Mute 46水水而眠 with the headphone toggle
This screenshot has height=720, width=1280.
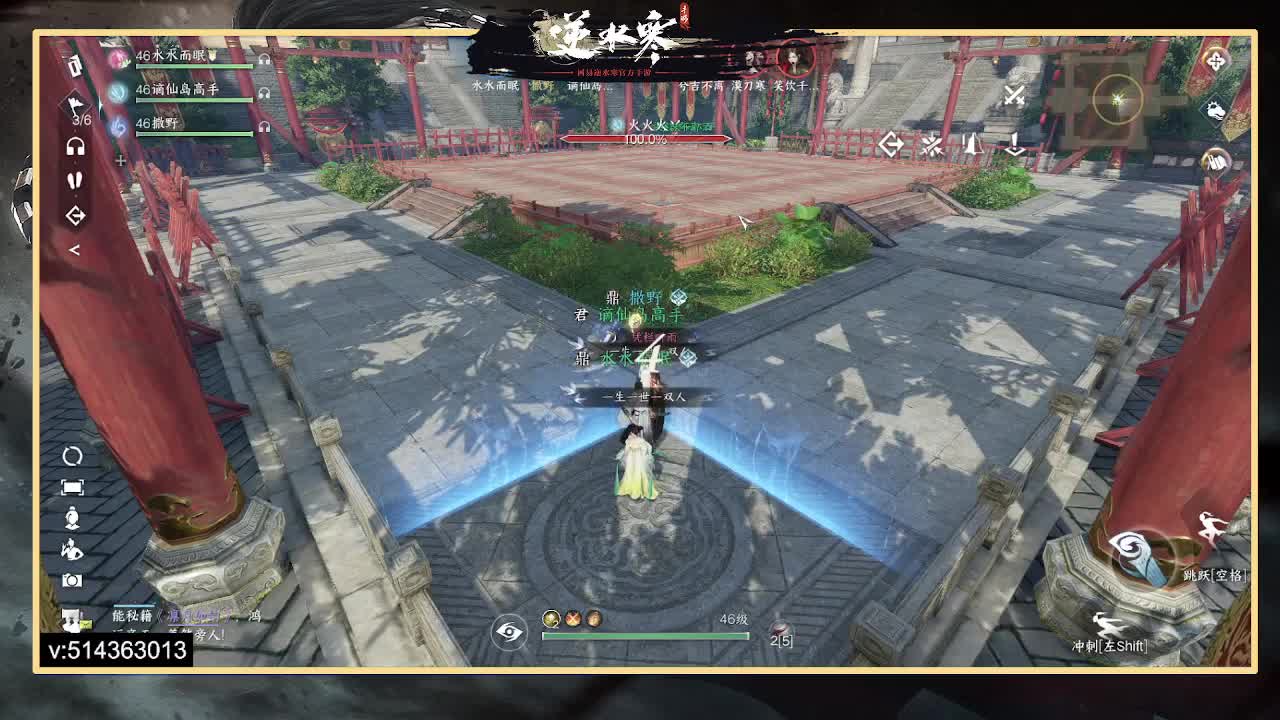click(265, 60)
